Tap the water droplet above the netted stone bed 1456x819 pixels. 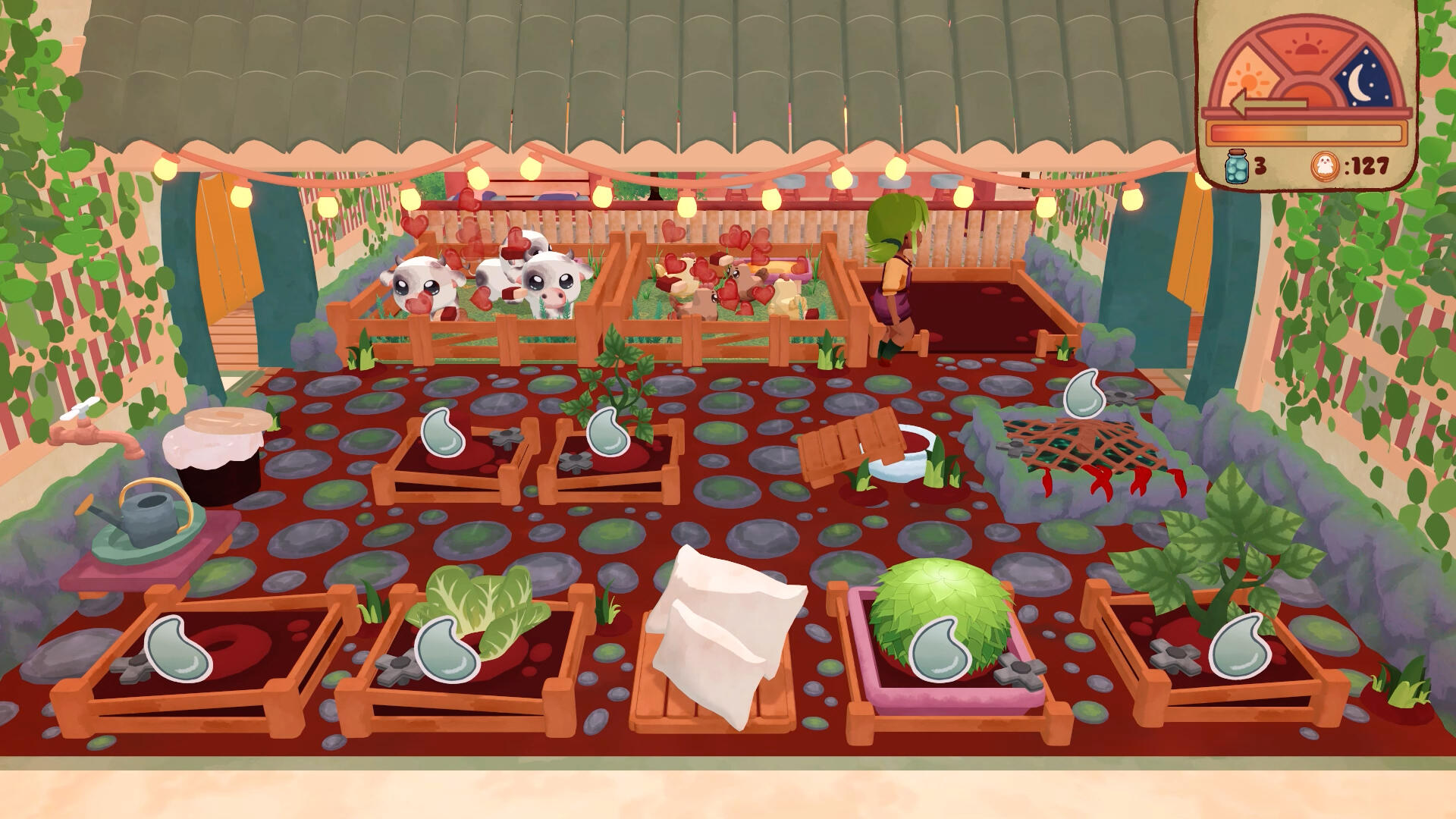coord(1084,394)
